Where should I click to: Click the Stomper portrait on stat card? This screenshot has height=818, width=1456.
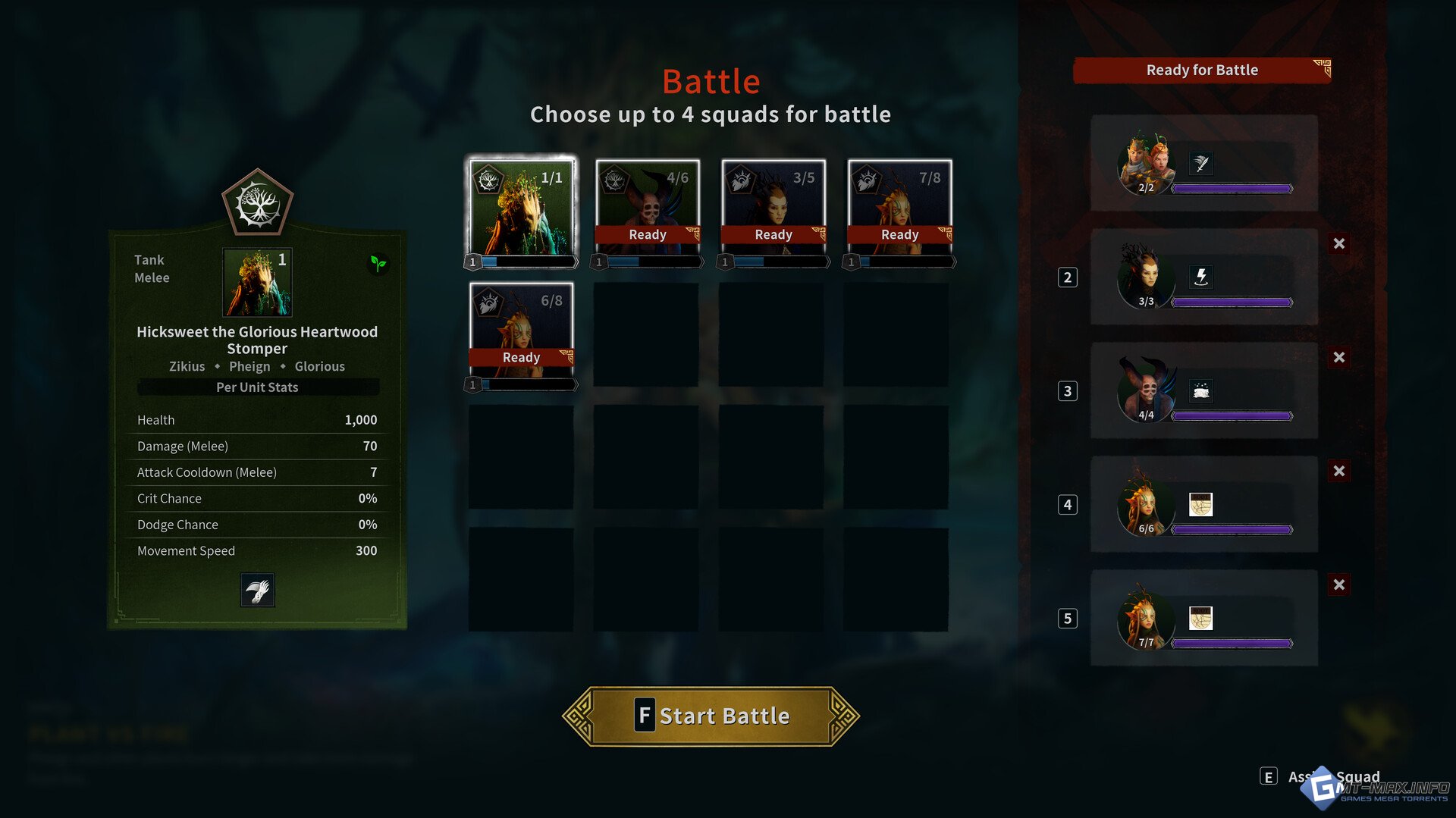pos(257,283)
